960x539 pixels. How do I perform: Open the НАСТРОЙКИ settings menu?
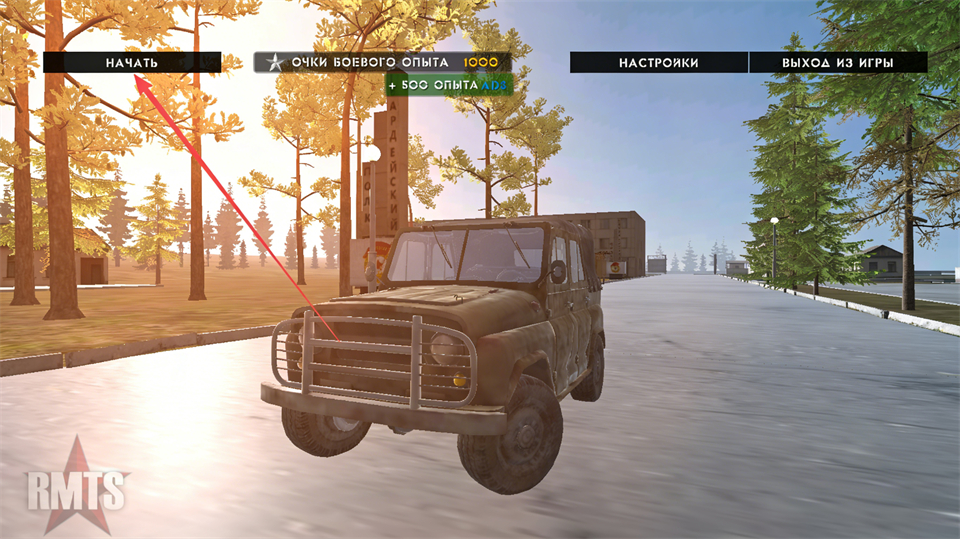point(658,62)
